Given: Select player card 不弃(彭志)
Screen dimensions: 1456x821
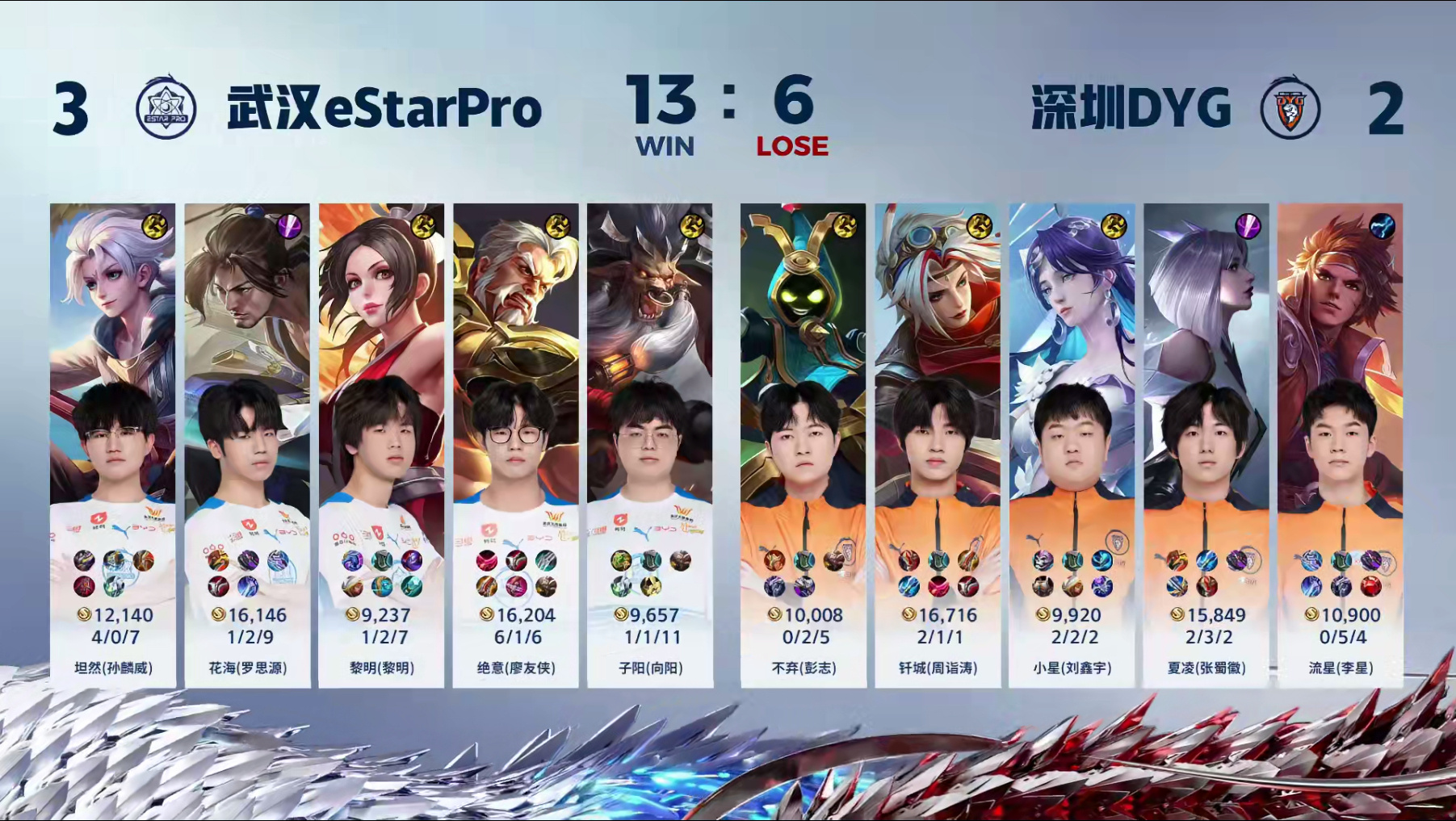Looking at the screenshot, I should point(804,444).
